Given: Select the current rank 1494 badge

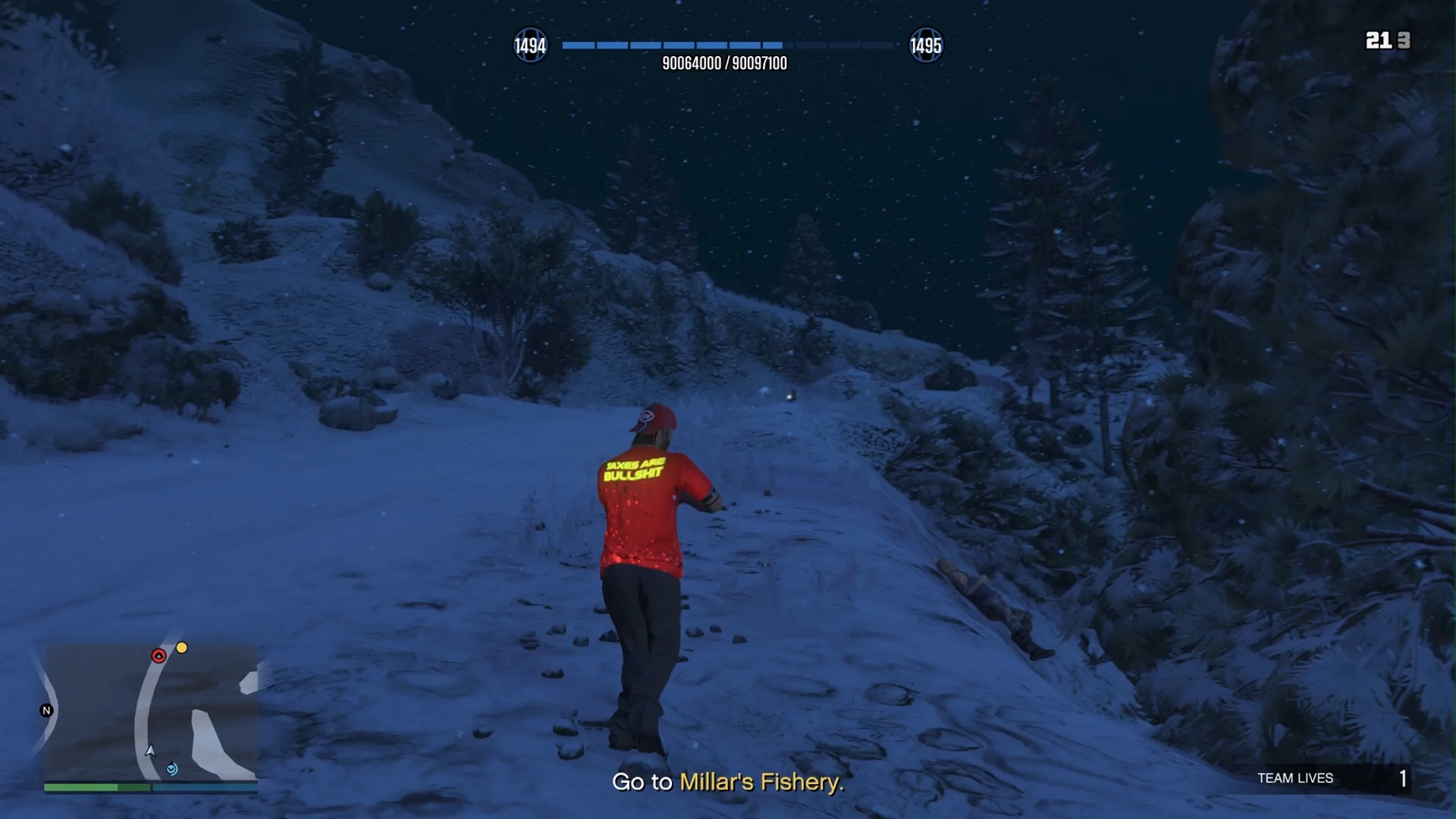Looking at the screenshot, I should click(x=530, y=46).
